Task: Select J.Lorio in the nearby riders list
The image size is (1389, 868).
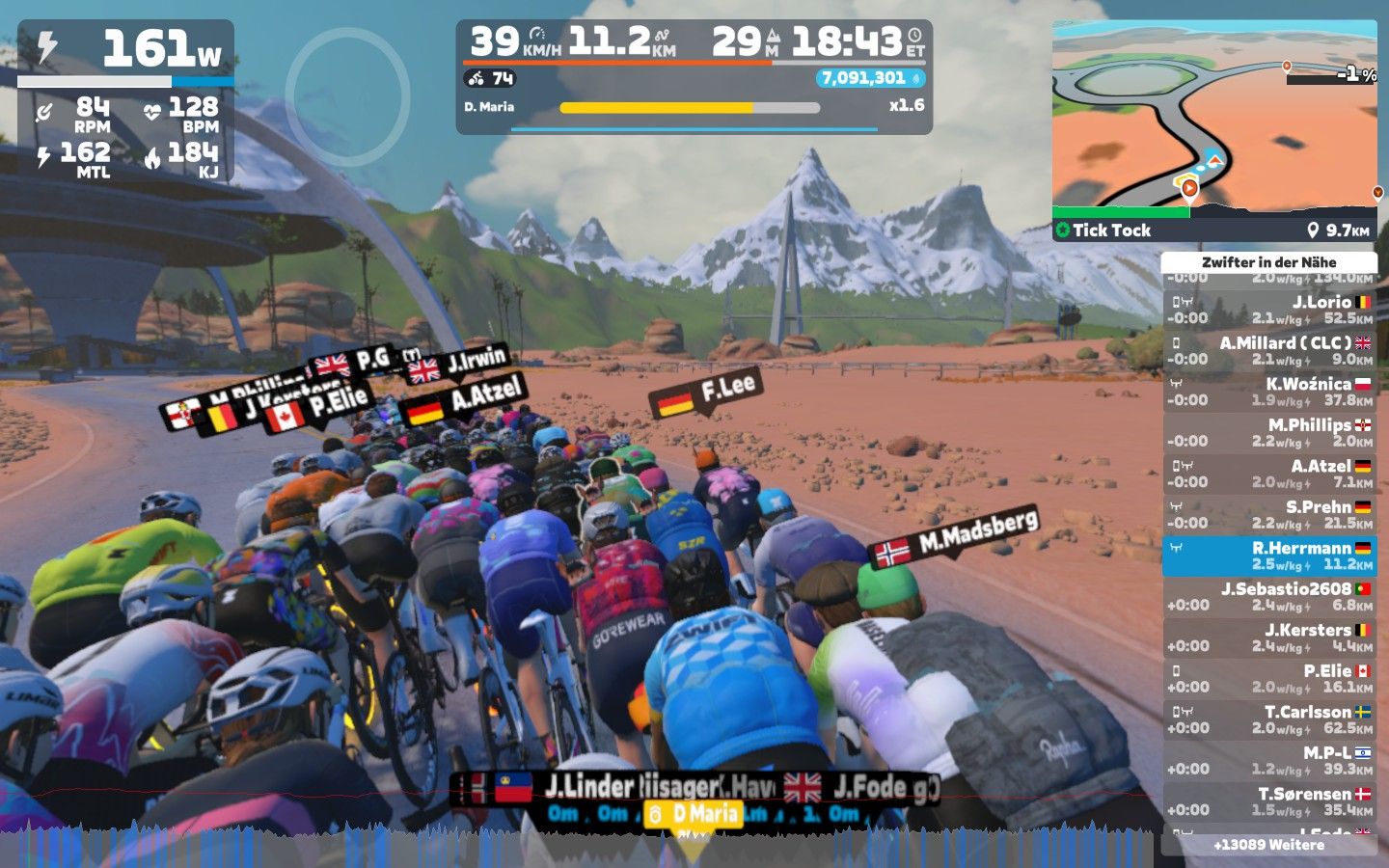Action: click(1269, 310)
